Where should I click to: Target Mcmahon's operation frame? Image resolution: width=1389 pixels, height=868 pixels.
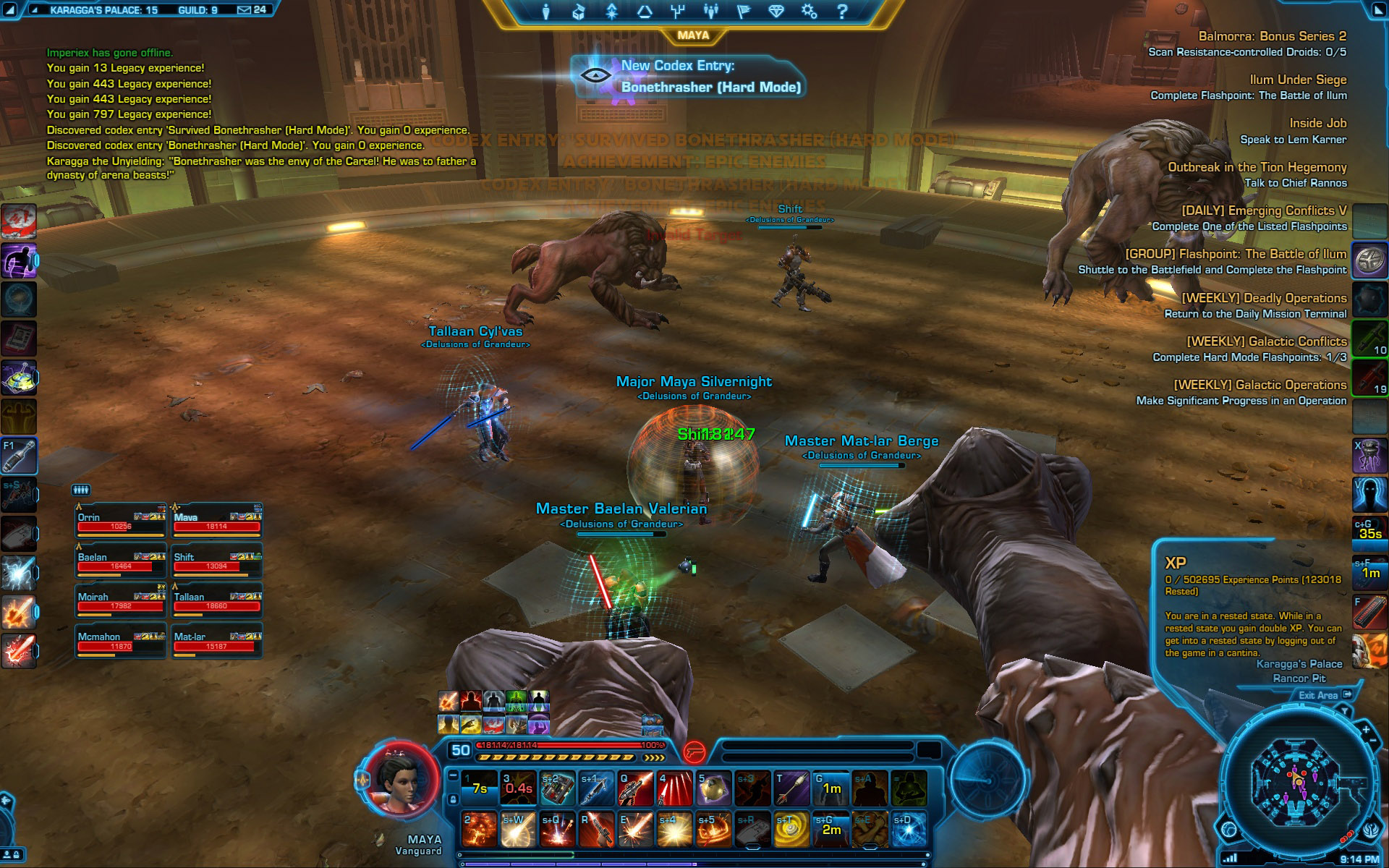coord(121,640)
